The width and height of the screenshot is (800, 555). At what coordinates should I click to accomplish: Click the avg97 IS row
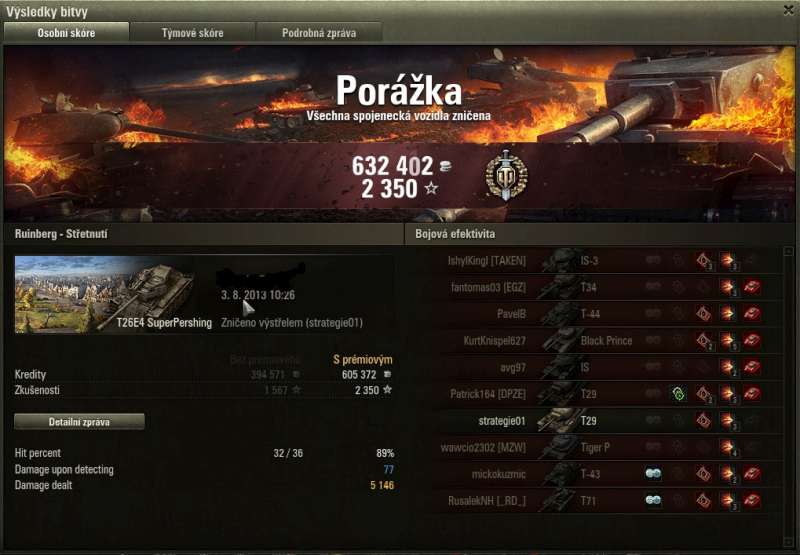[600, 367]
